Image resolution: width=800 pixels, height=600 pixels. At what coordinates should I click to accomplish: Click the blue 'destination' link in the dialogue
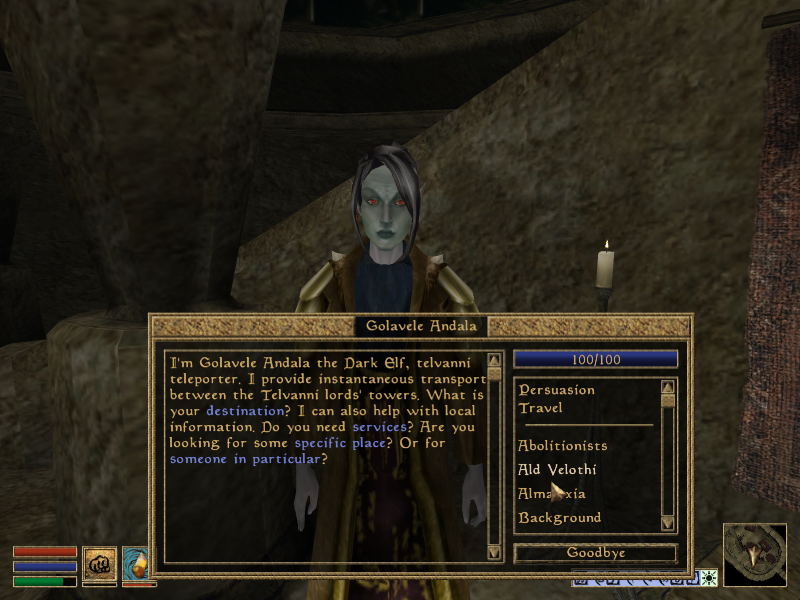click(x=244, y=411)
